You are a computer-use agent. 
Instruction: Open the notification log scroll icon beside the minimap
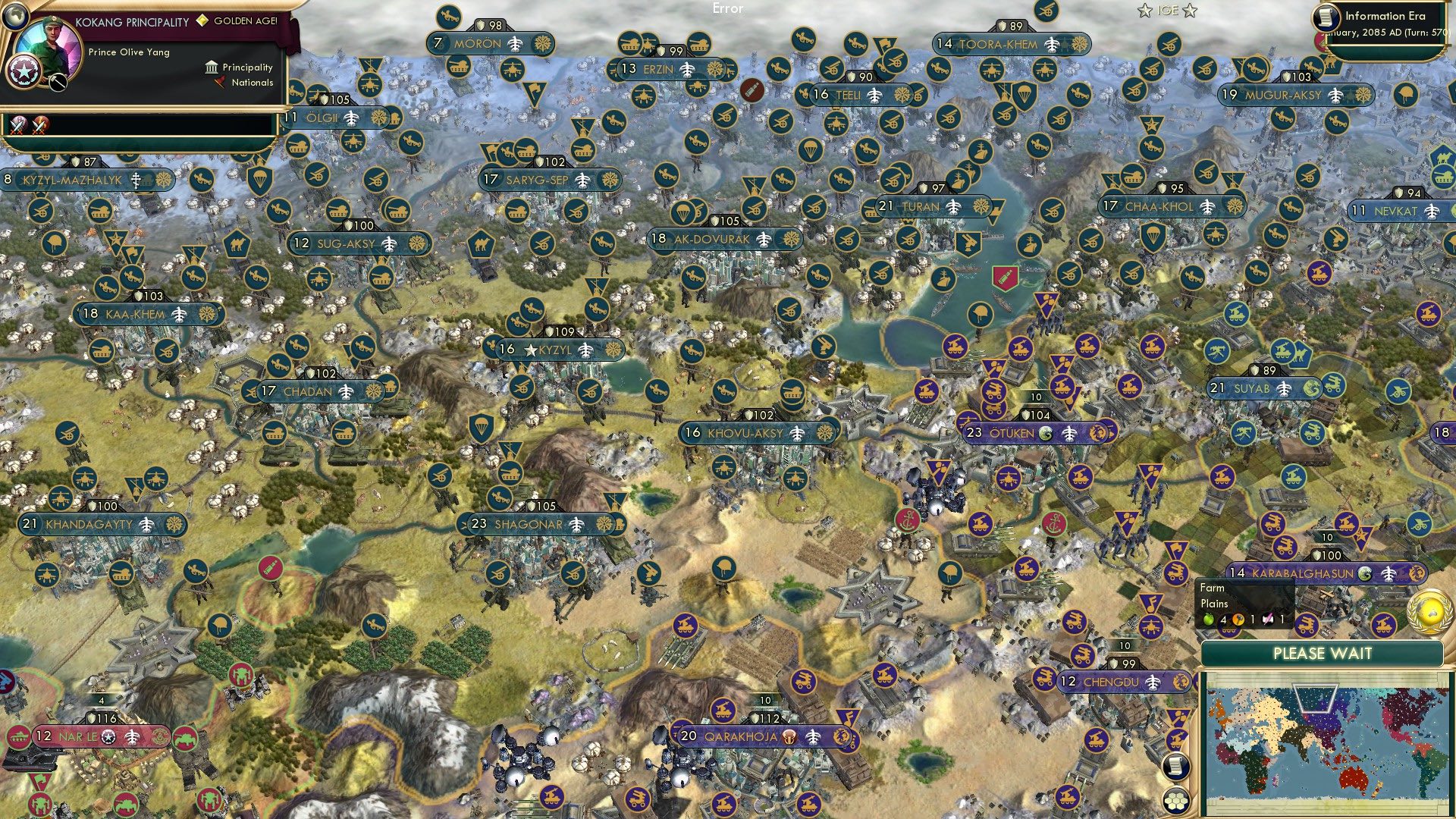click(x=1176, y=765)
